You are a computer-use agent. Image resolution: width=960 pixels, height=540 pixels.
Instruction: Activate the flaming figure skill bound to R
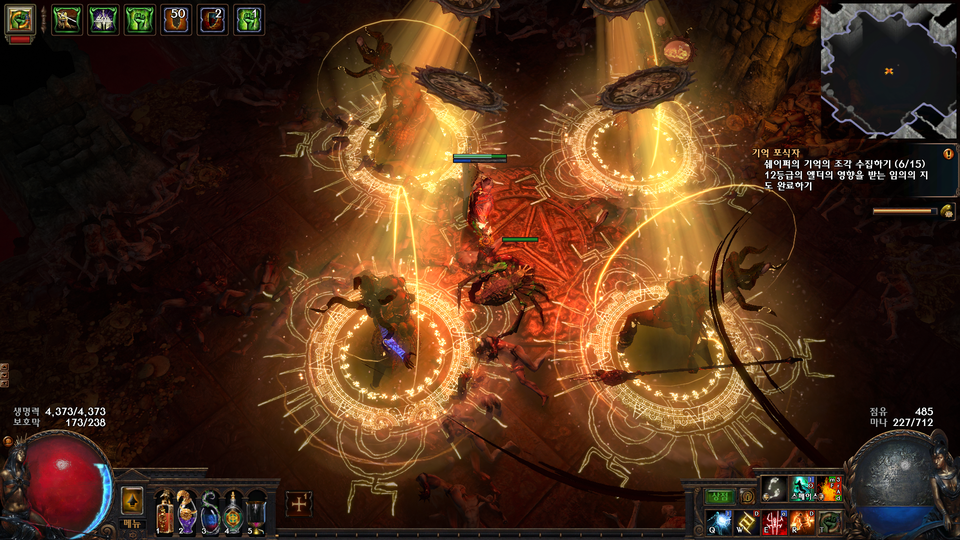coord(803,522)
